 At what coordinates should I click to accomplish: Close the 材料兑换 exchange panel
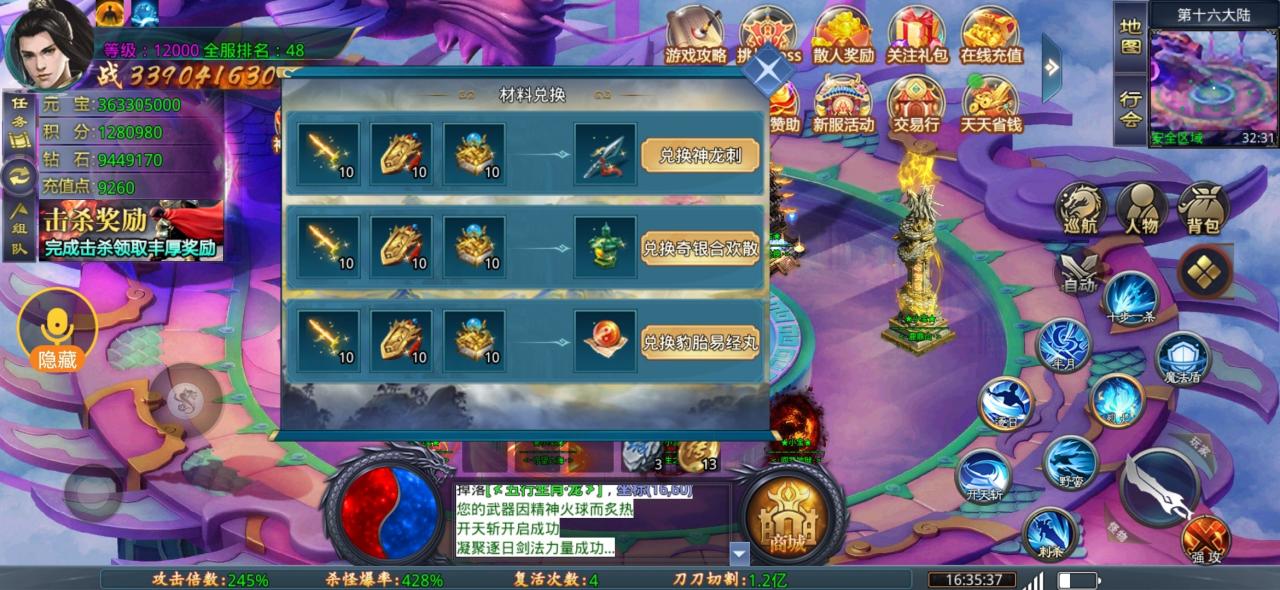(768, 70)
